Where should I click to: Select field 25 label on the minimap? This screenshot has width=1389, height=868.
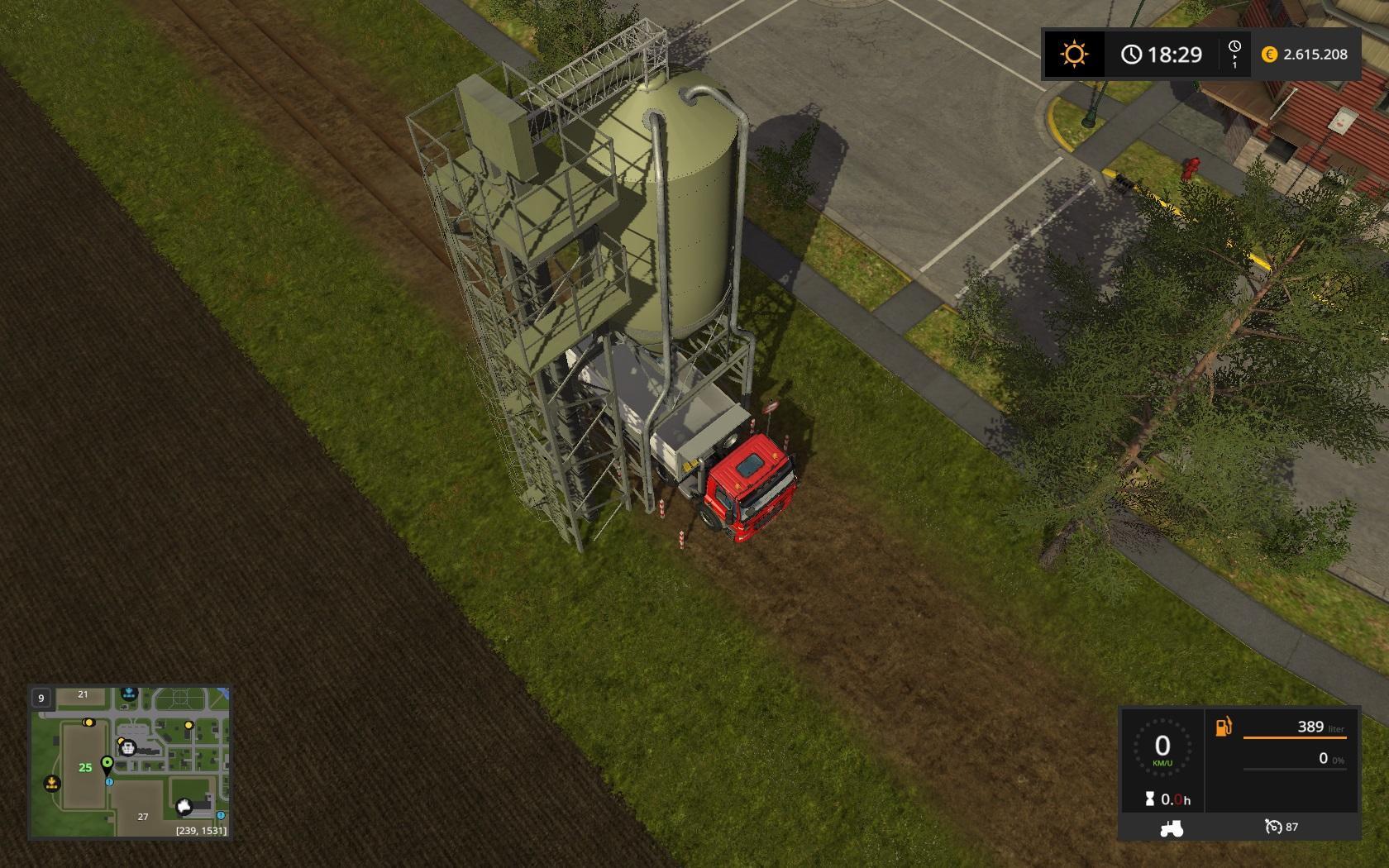(85, 768)
